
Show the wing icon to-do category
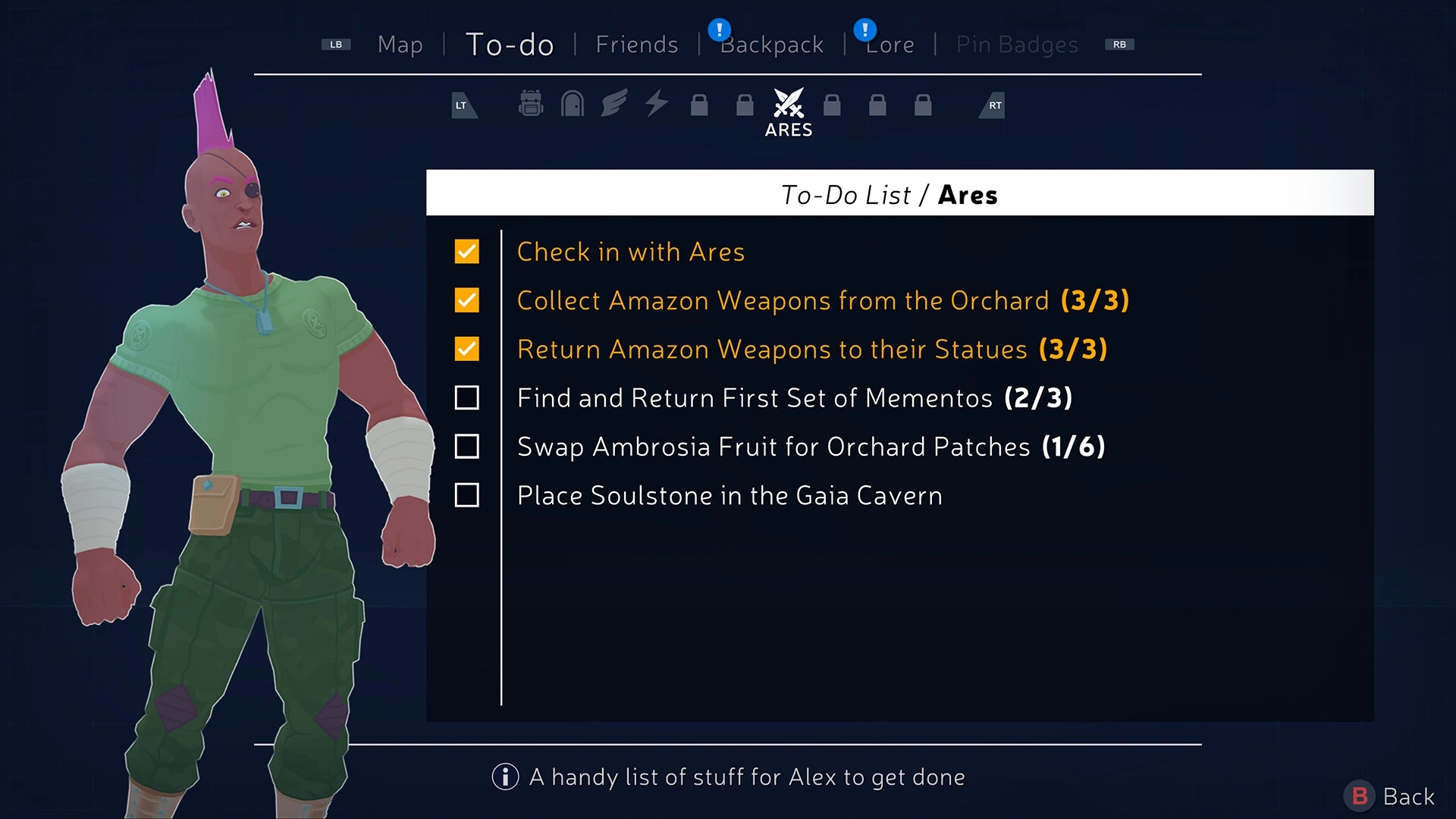coord(614,103)
